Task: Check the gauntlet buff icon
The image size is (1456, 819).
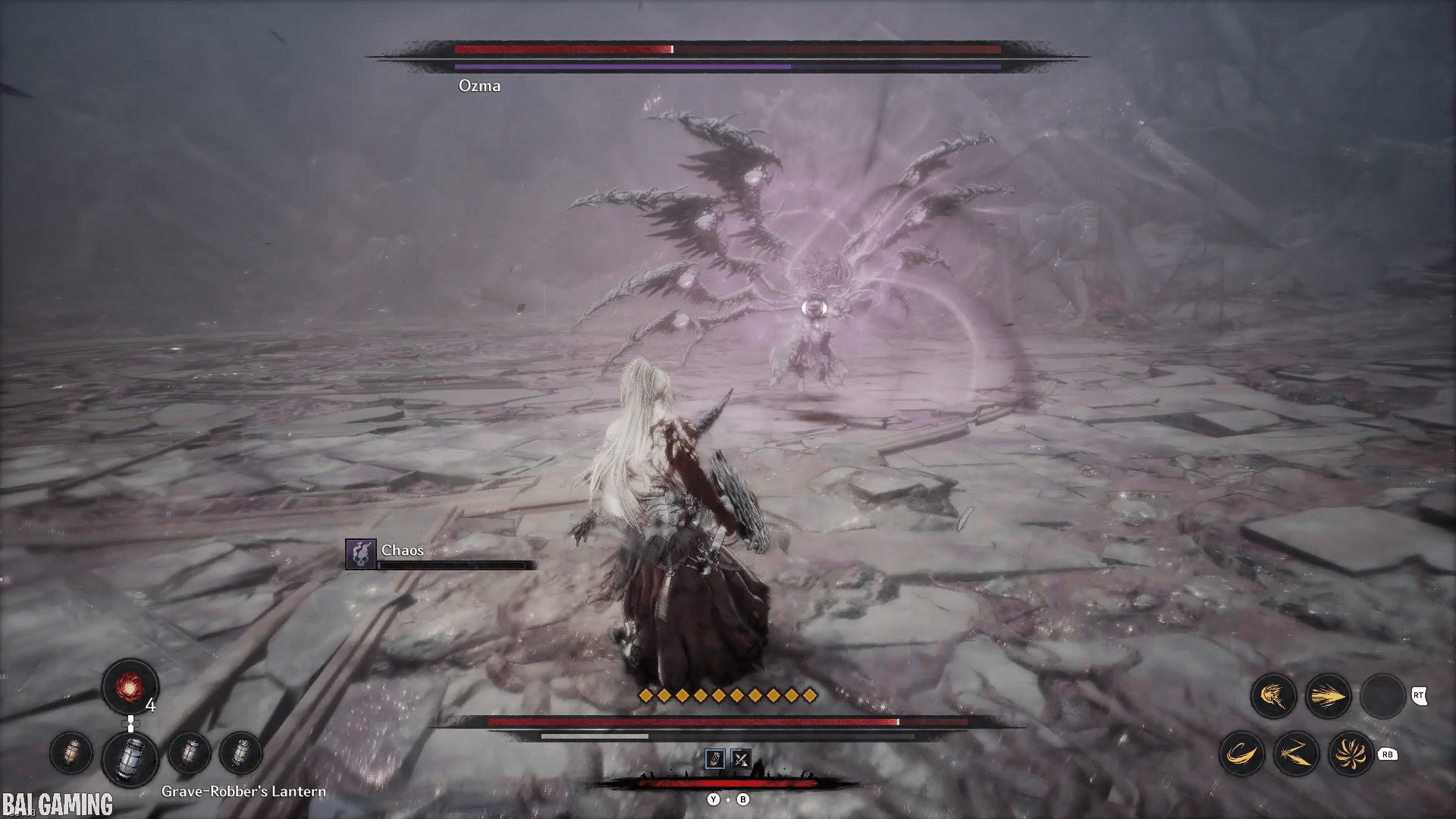Action: 715,758
